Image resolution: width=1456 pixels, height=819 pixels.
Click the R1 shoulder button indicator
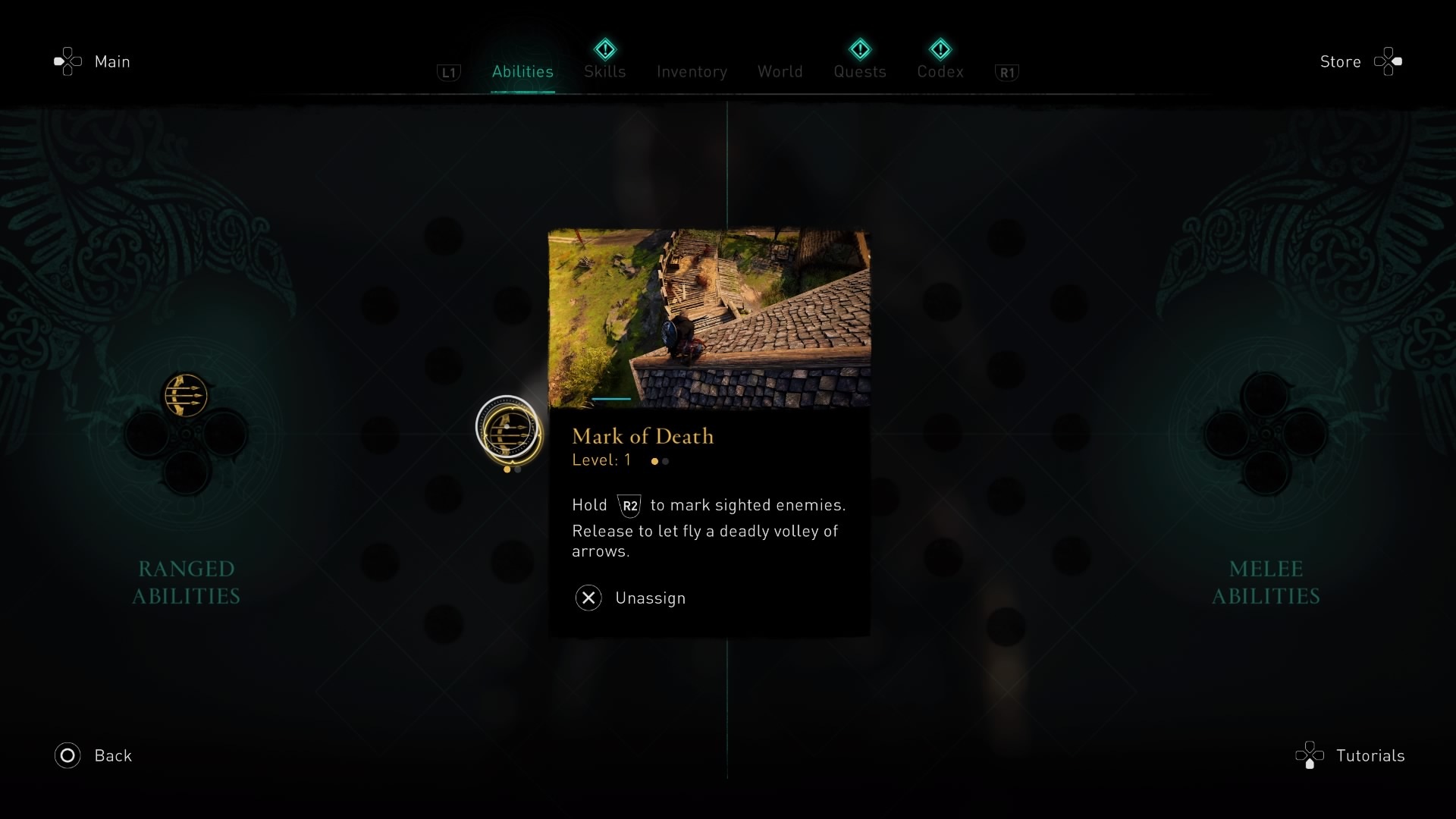tap(1007, 73)
